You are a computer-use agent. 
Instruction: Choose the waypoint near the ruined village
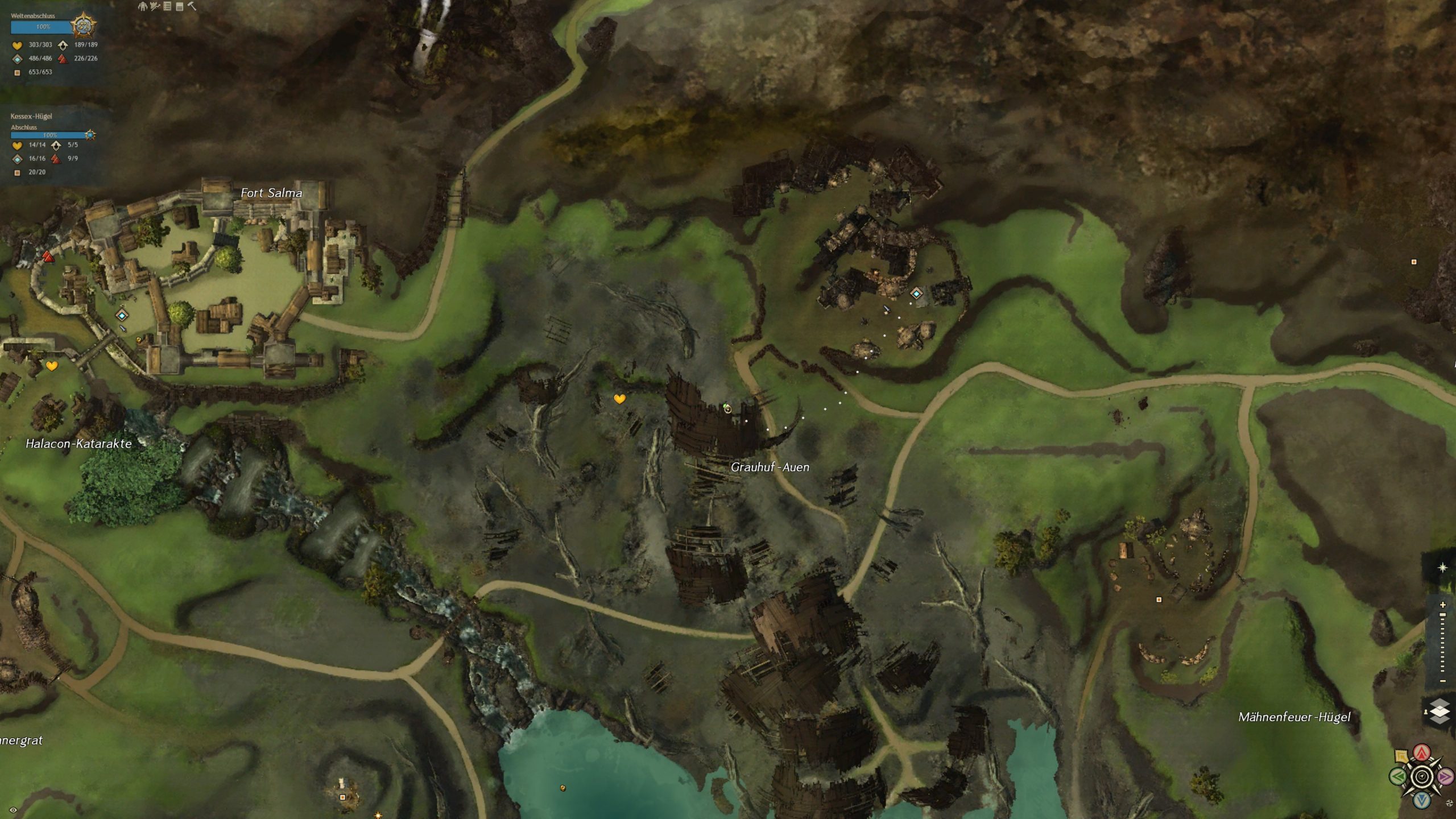[916, 293]
